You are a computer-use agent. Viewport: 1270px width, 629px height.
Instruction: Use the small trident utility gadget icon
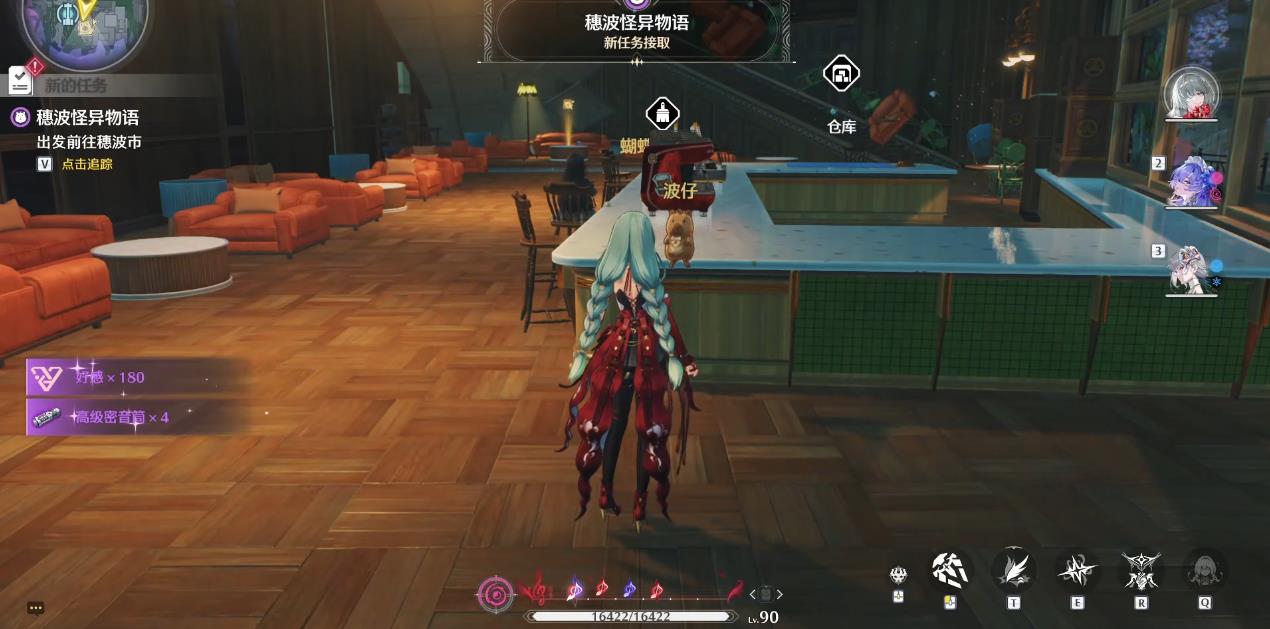coord(898,575)
